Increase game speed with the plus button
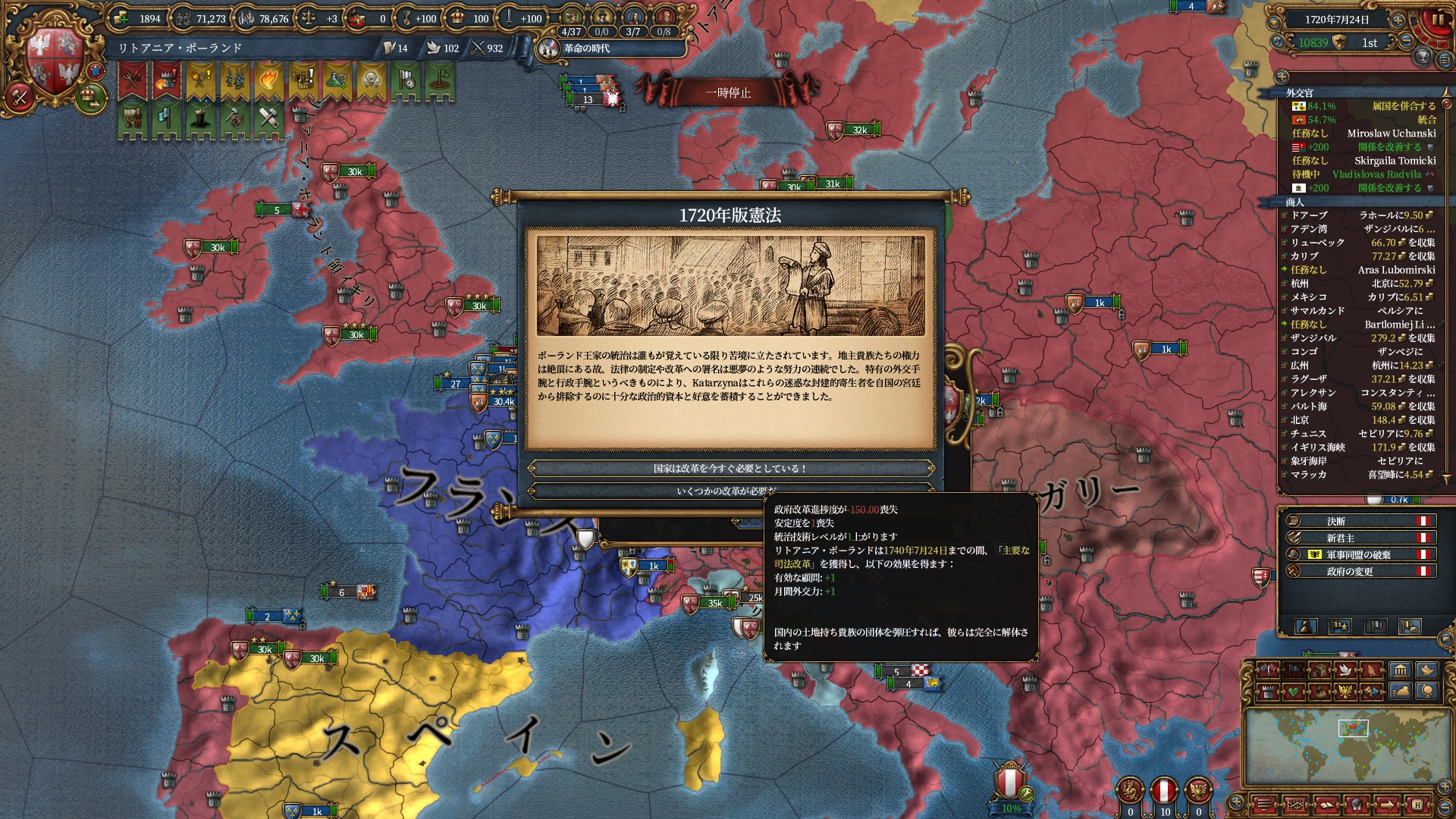 (1398, 20)
